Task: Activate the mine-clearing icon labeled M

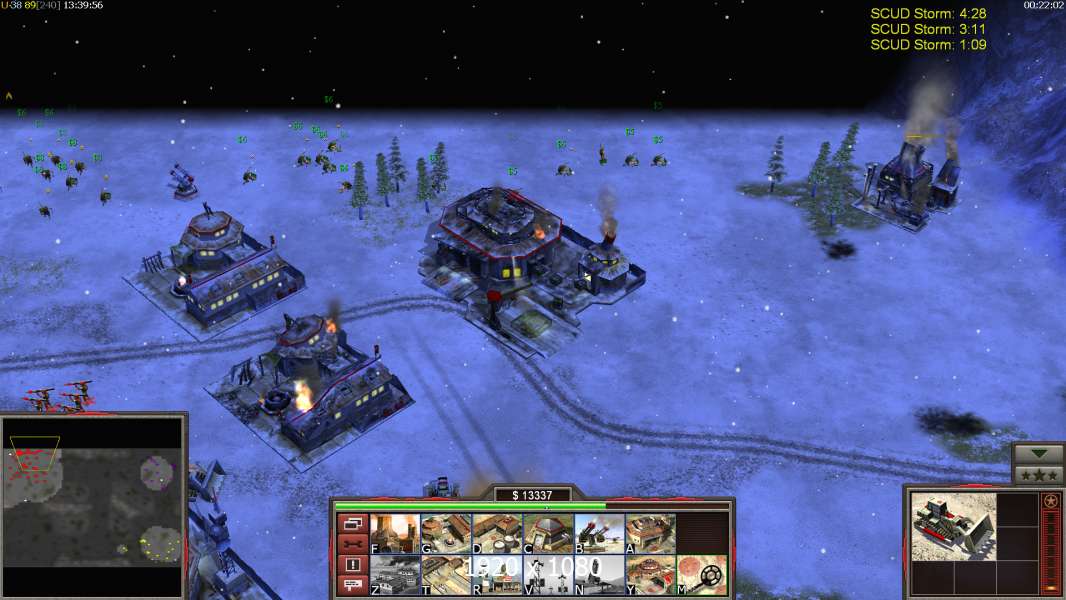Action: pos(701,575)
